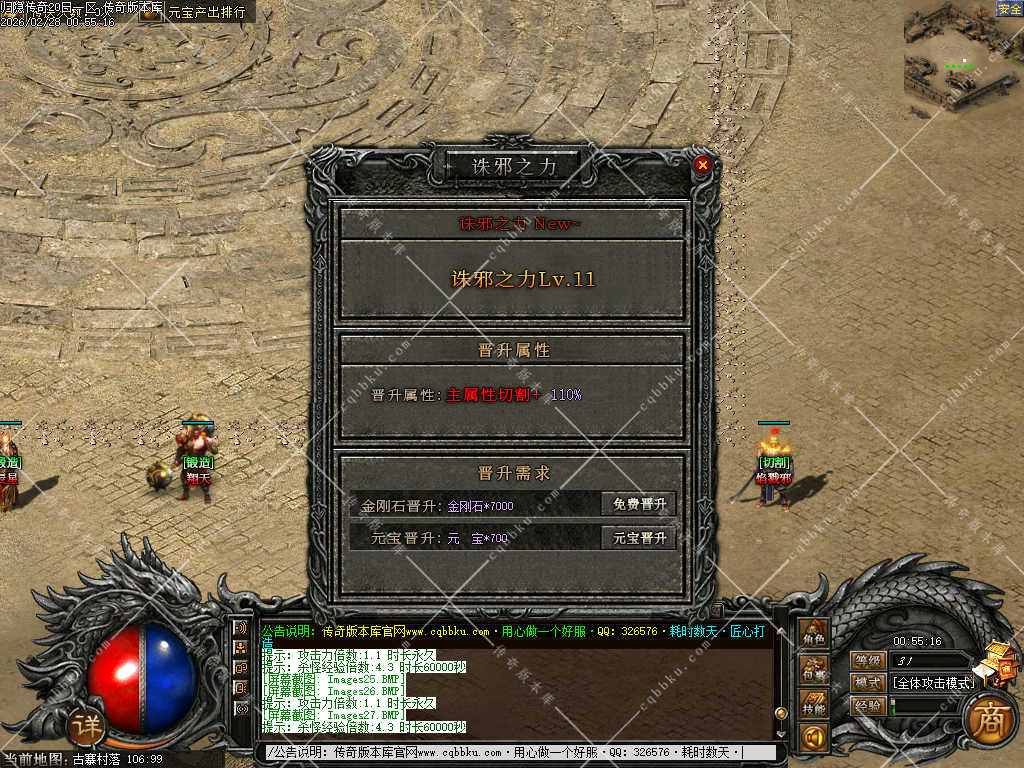Click the chat log scrollbar handle

pyautogui.click(x=781, y=712)
